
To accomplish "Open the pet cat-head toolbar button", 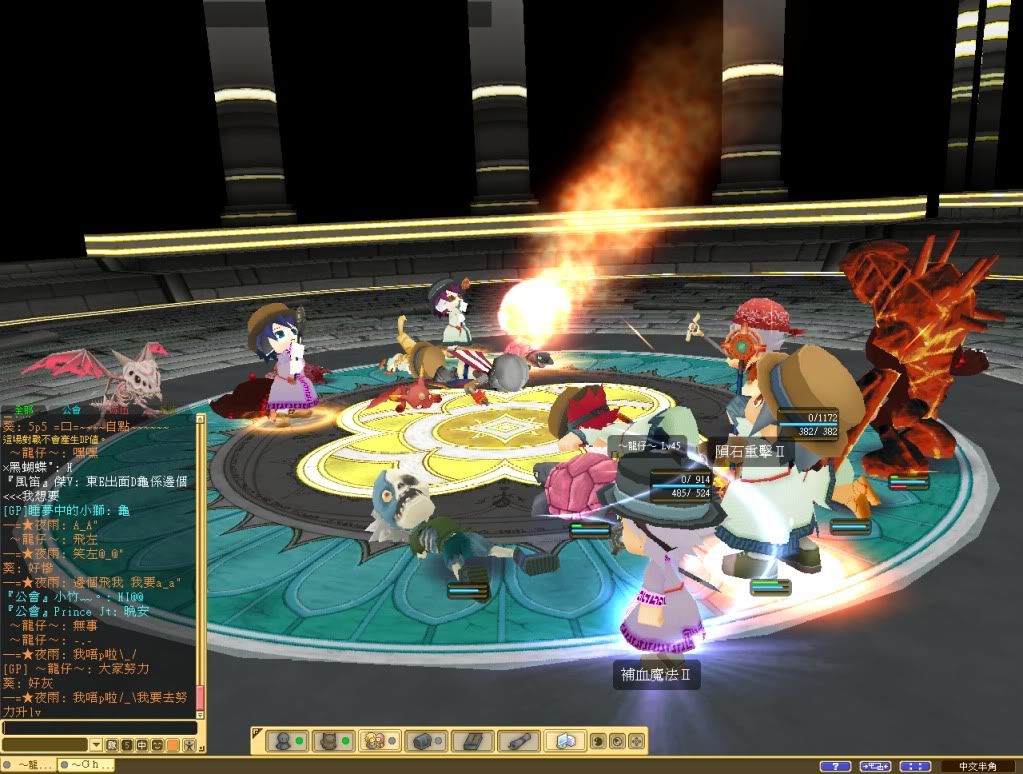I will click(x=328, y=741).
